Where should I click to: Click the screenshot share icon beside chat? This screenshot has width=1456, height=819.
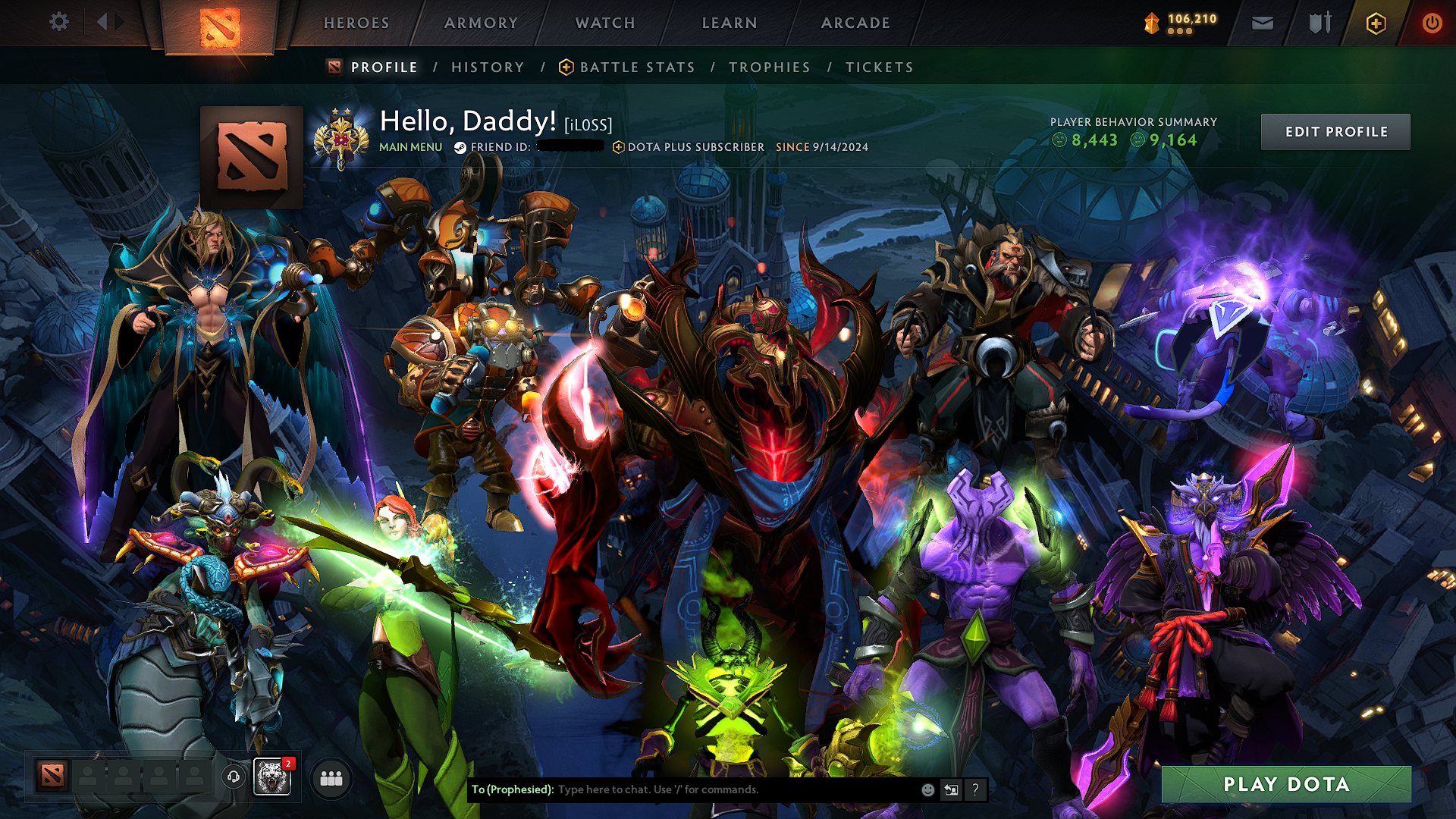[951, 789]
